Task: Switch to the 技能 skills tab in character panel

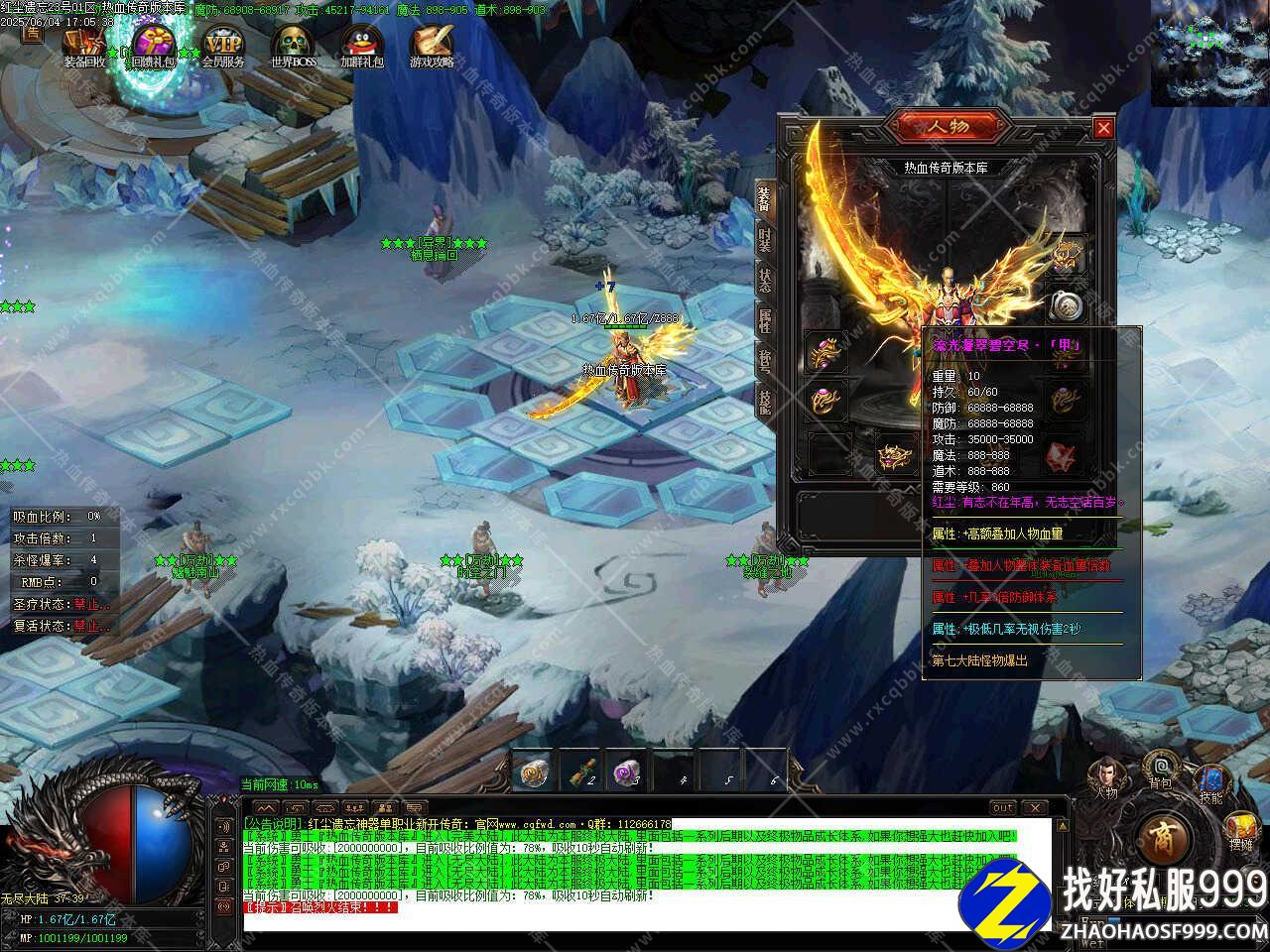Action: (764, 401)
